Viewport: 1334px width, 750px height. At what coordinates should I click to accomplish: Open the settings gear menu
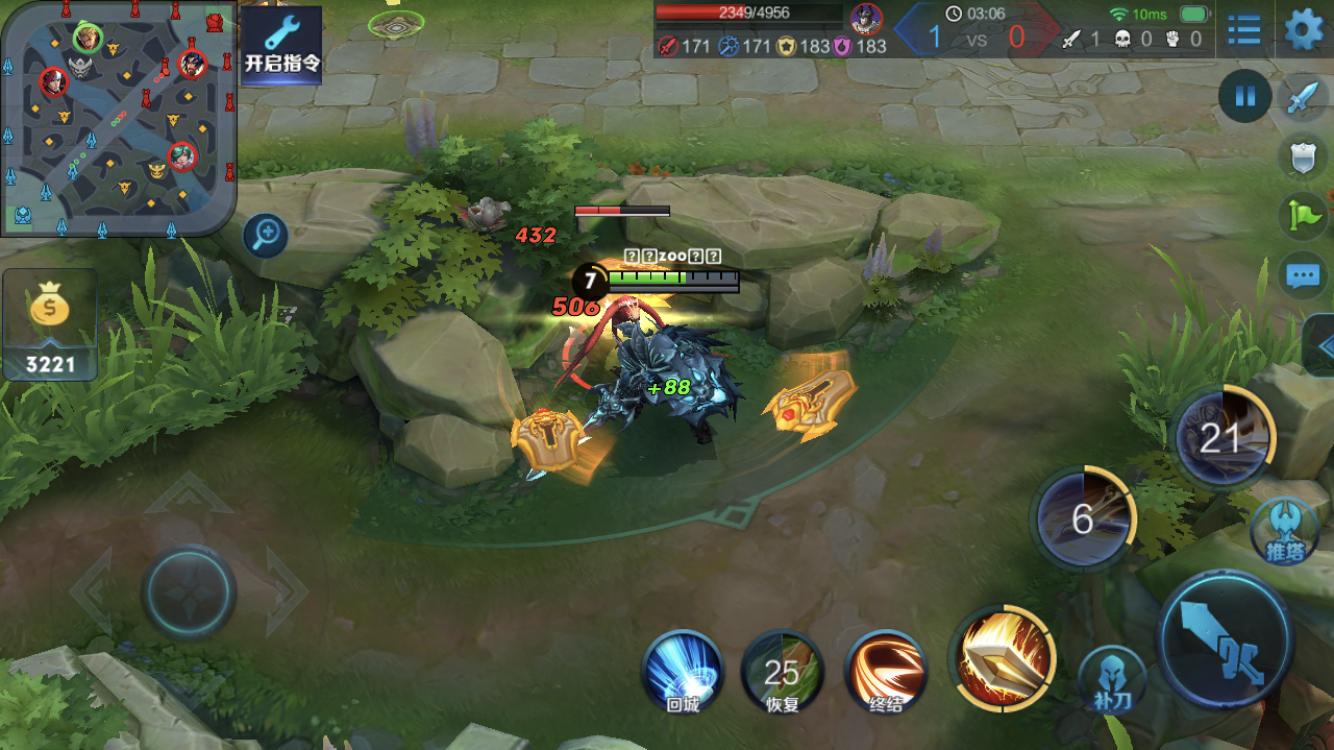pyautogui.click(x=1303, y=30)
